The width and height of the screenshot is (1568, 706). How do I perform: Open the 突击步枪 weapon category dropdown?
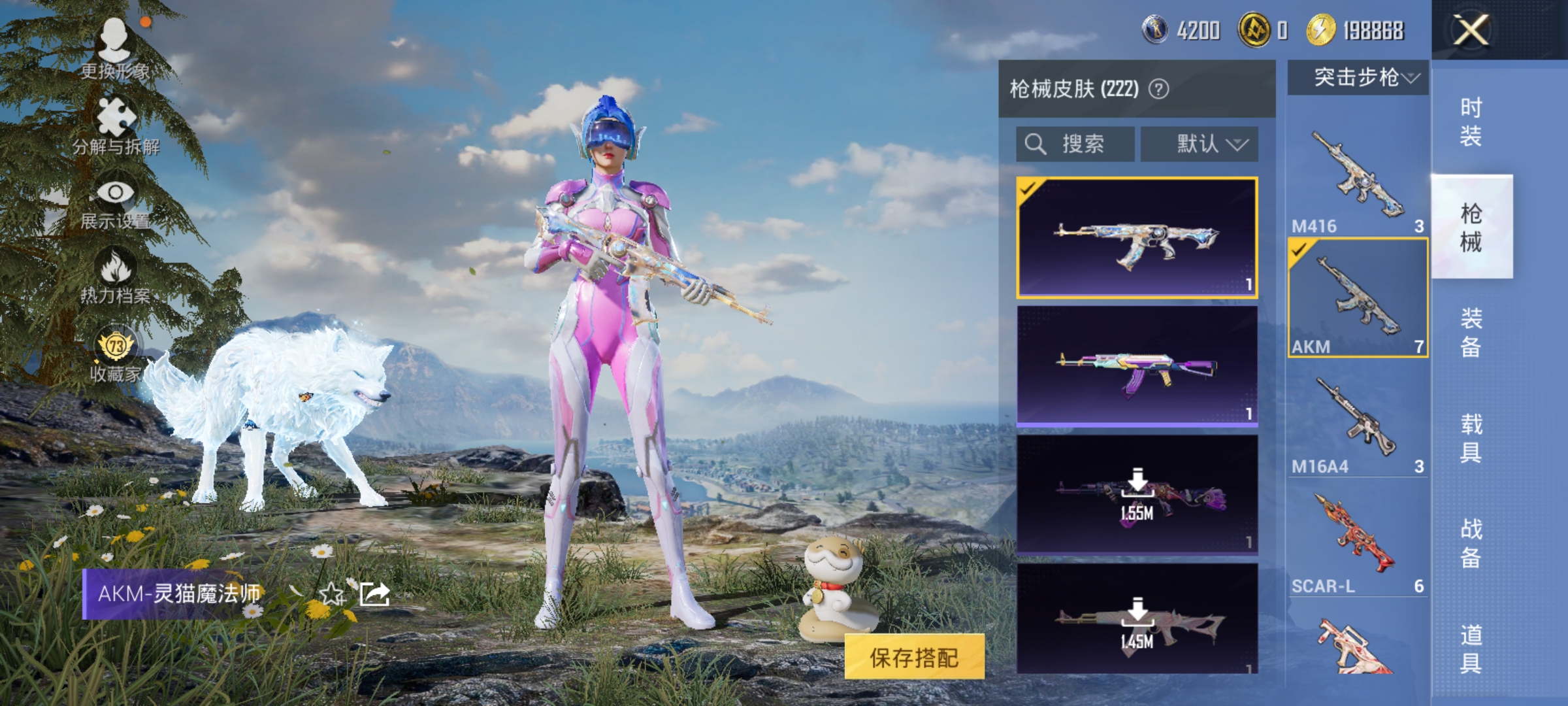(x=1358, y=77)
